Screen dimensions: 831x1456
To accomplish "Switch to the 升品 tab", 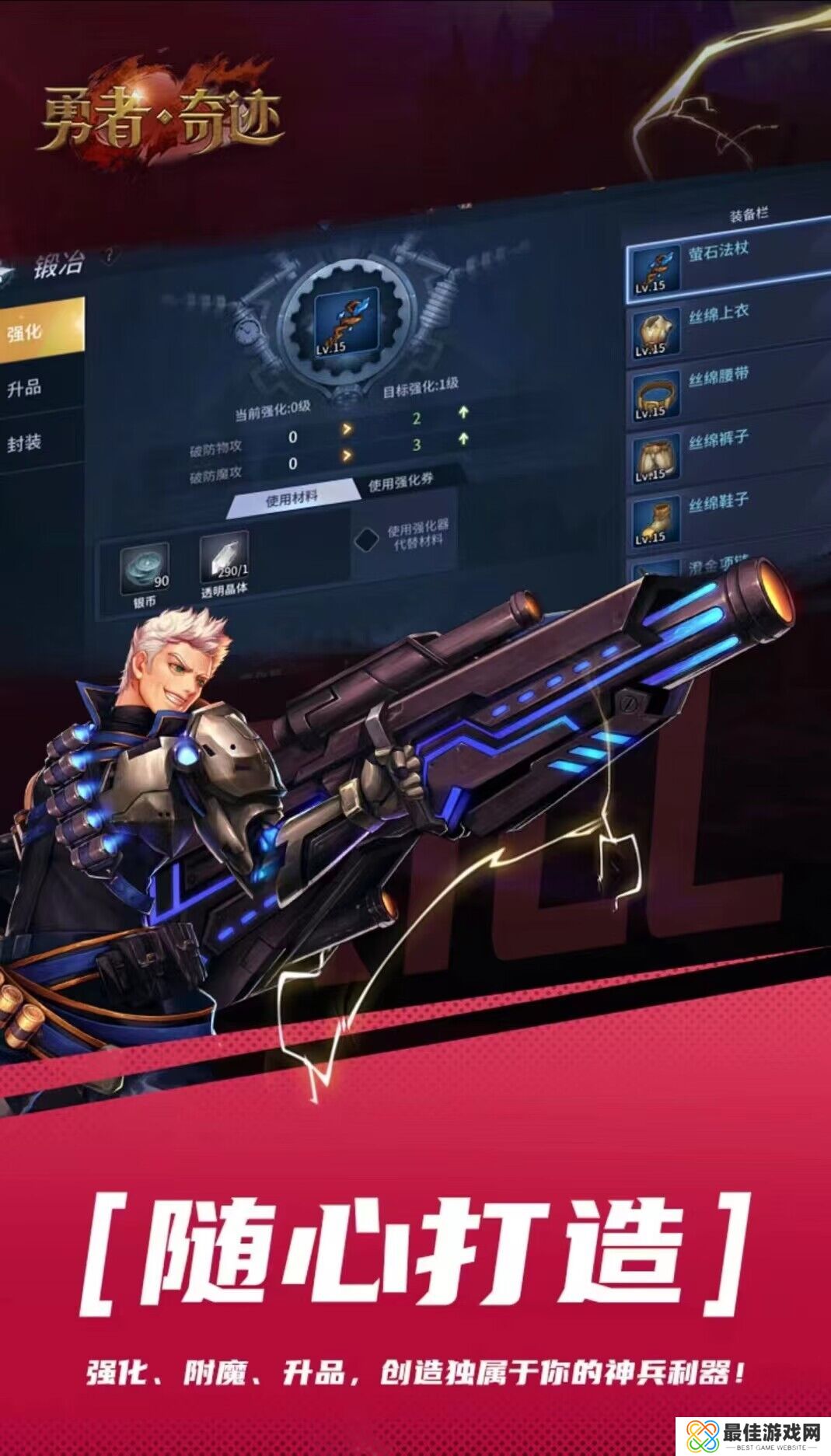I will 37,388.
